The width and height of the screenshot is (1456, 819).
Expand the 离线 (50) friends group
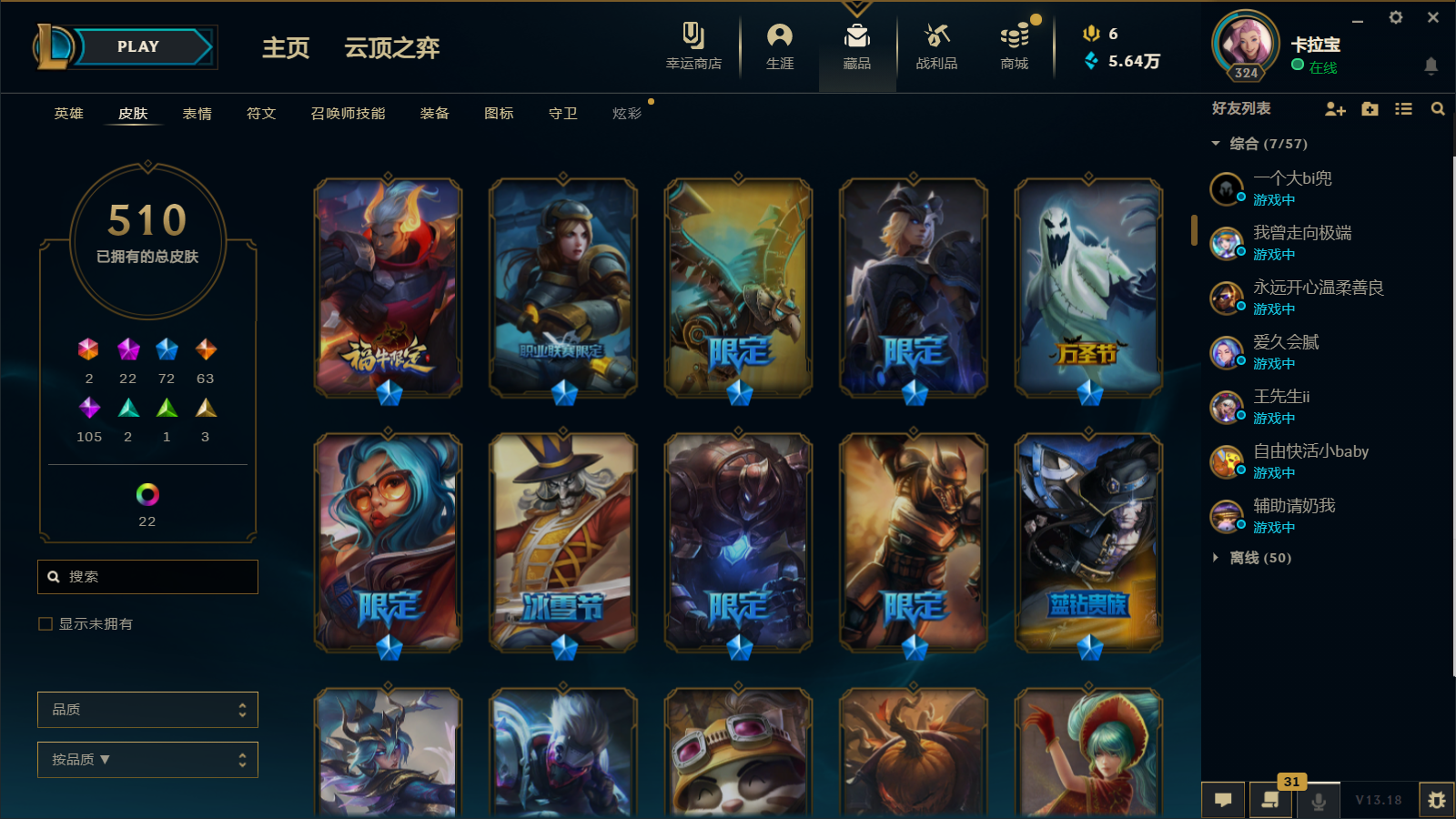[x=1259, y=558]
